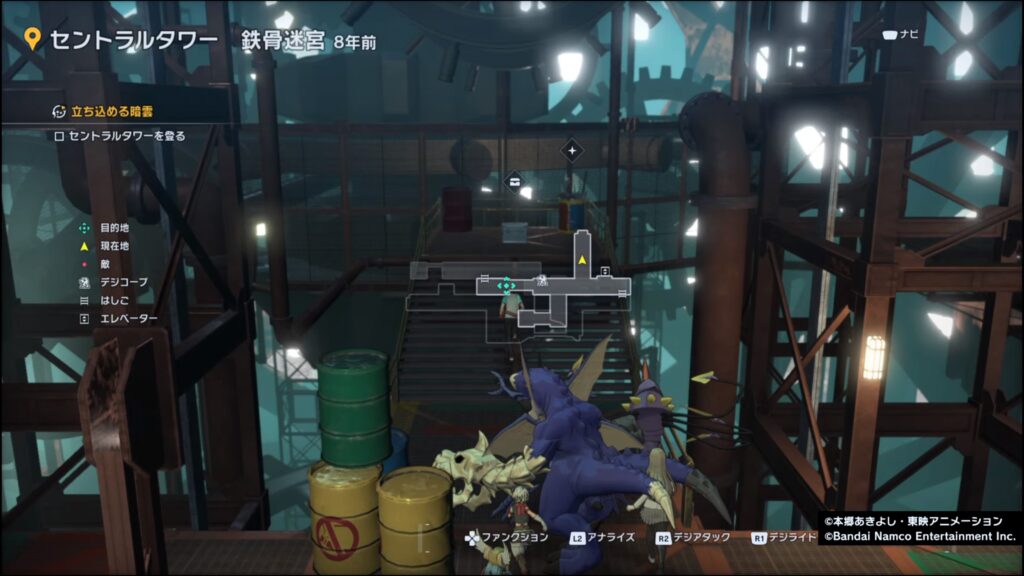This screenshot has height=576, width=1024.
Task: Click the セントラルタワー location pin icon
Action: click(33, 39)
